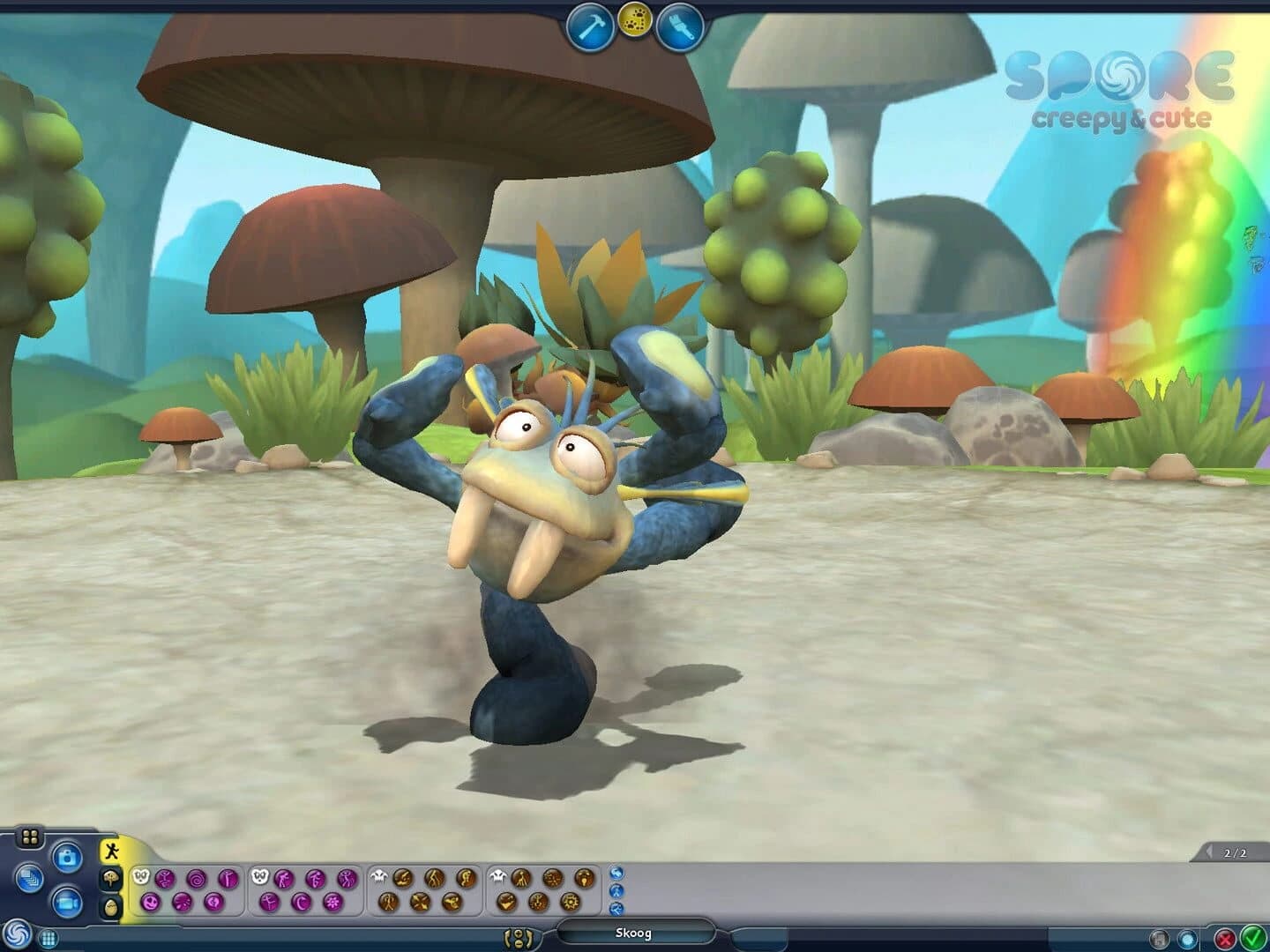Take a snapshot with the camera icon
The width and height of the screenshot is (1270, 952).
(68, 857)
